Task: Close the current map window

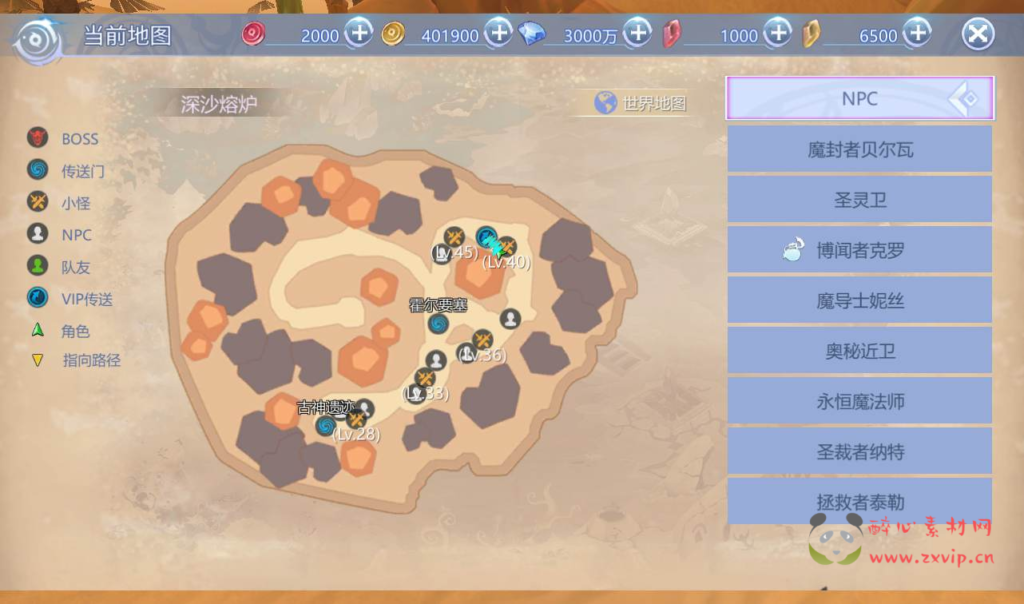Action: 977,35
